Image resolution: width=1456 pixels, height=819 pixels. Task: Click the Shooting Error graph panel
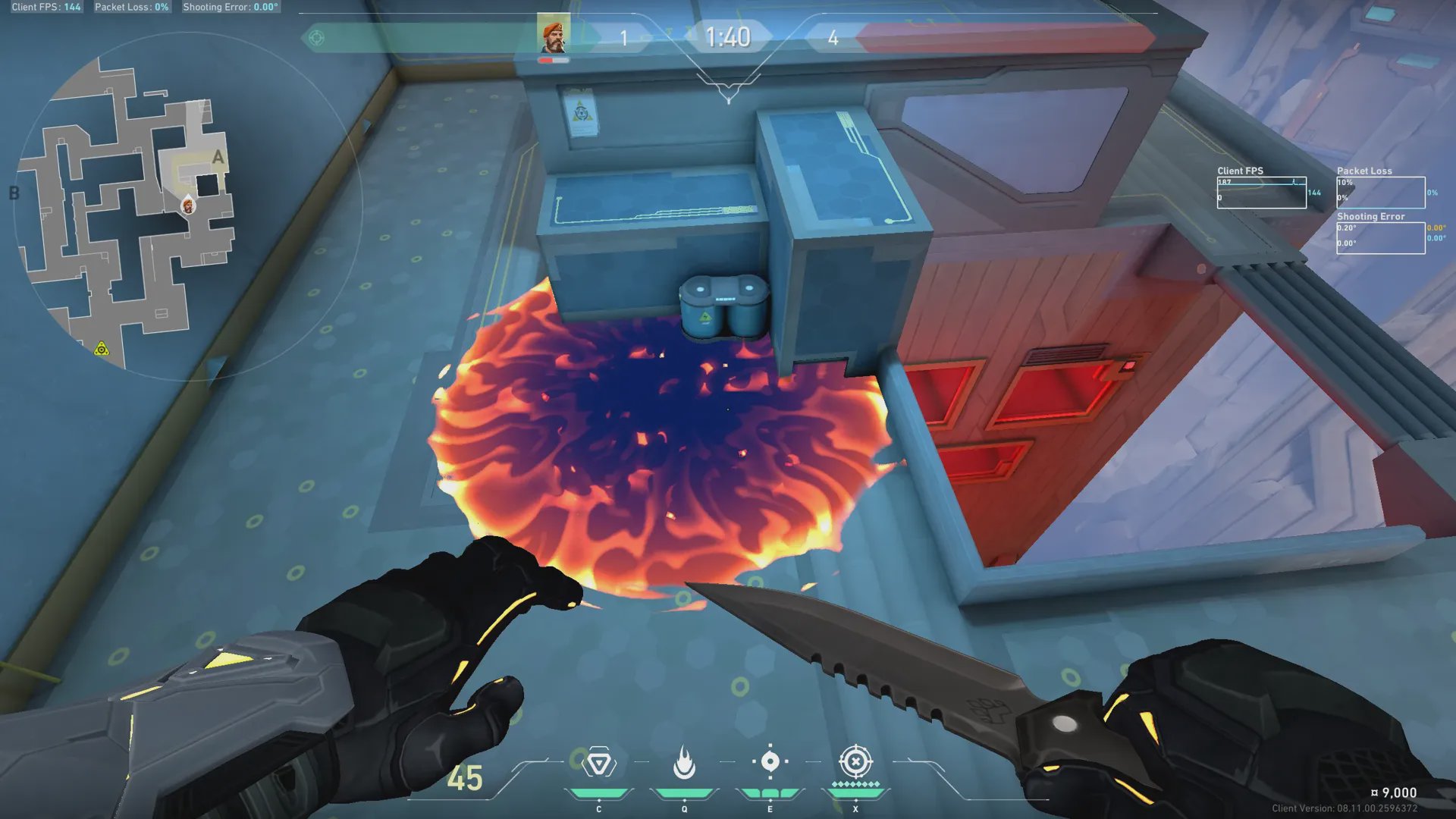click(x=1380, y=238)
